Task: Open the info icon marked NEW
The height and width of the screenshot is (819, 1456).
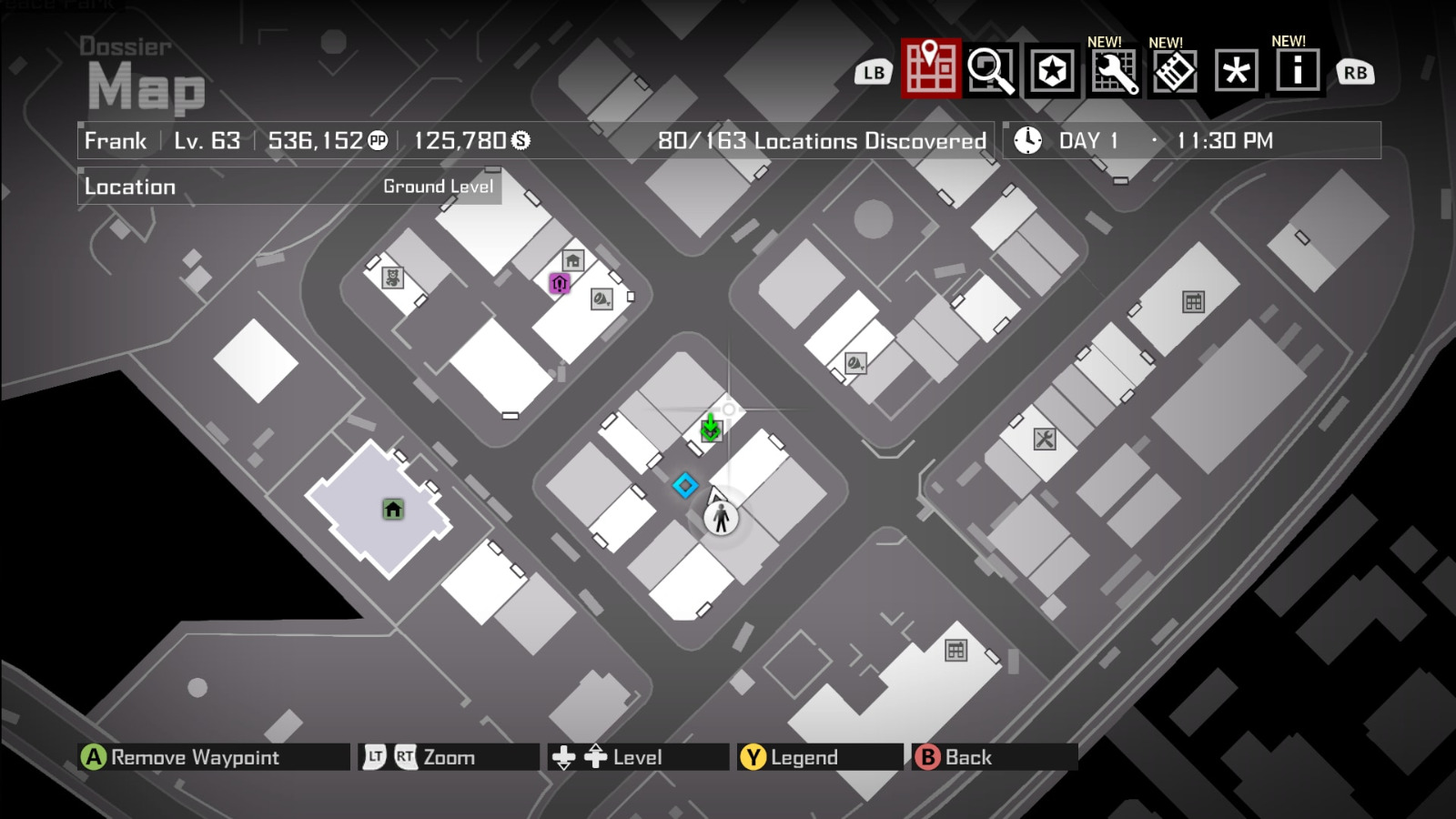Action: (x=1296, y=70)
